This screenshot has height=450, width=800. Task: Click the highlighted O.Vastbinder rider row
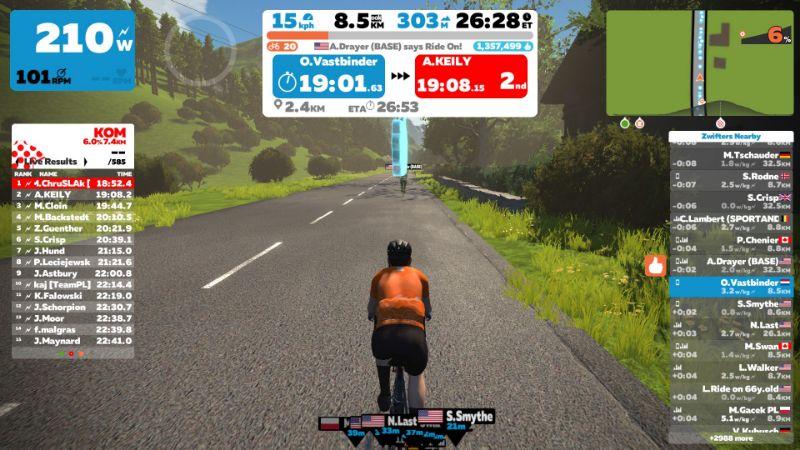tap(730, 287)
